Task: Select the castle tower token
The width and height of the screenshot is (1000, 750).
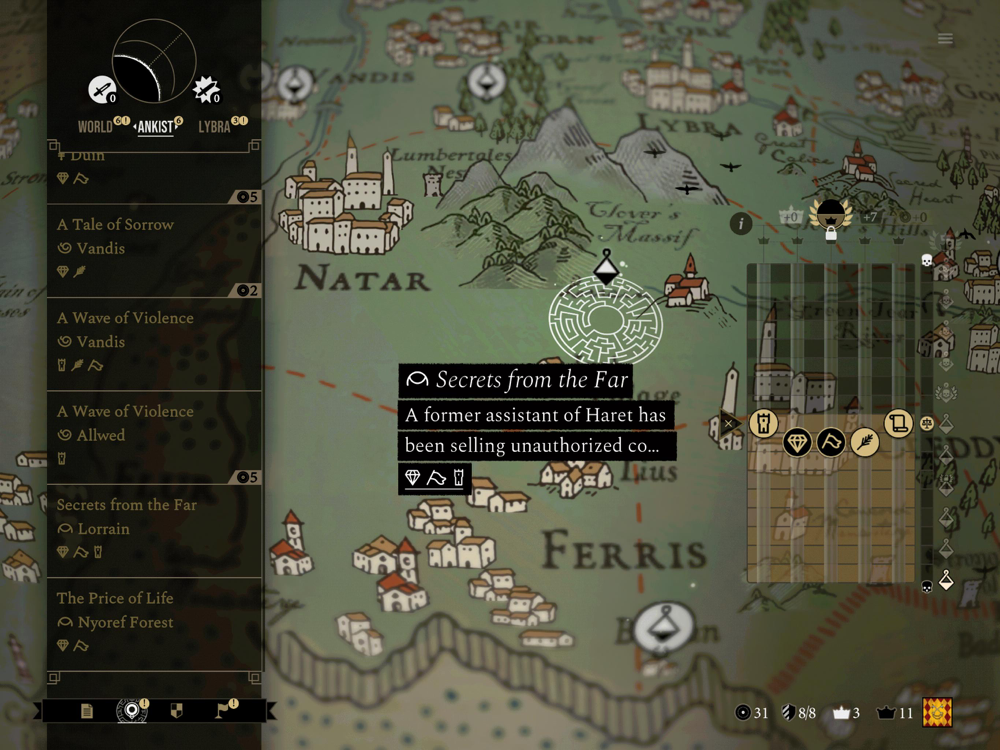Action: pyautogui.click(x=763, y=422)
